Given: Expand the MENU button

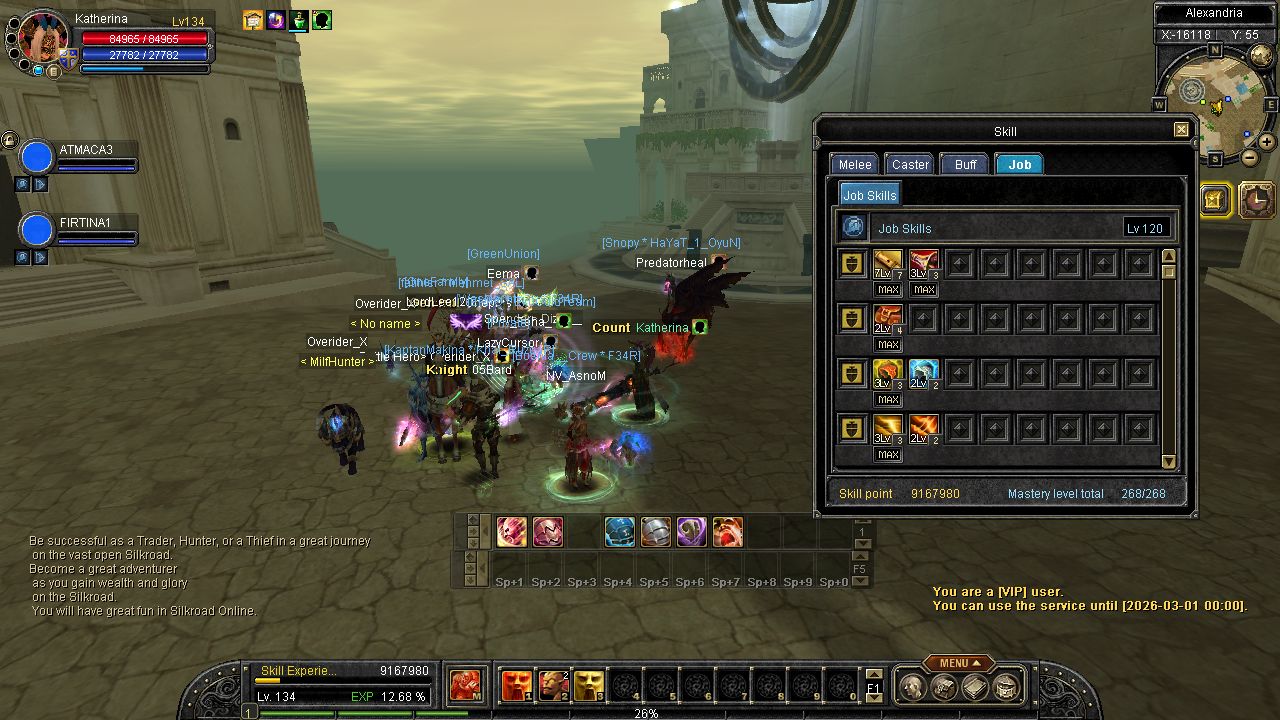Looking at the screenshot, I should (958, 663).
